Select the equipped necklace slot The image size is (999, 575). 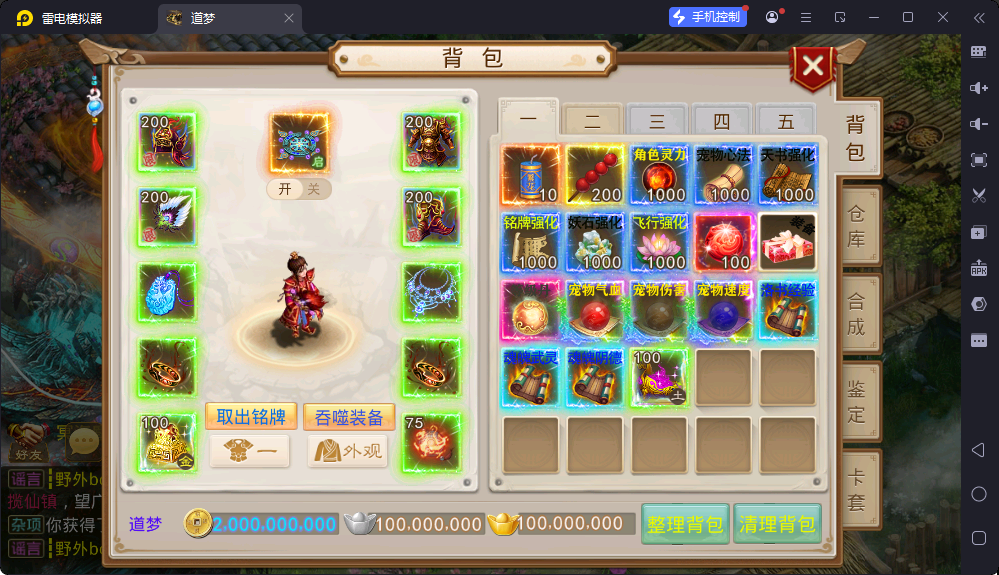click(x=431, y=291)
